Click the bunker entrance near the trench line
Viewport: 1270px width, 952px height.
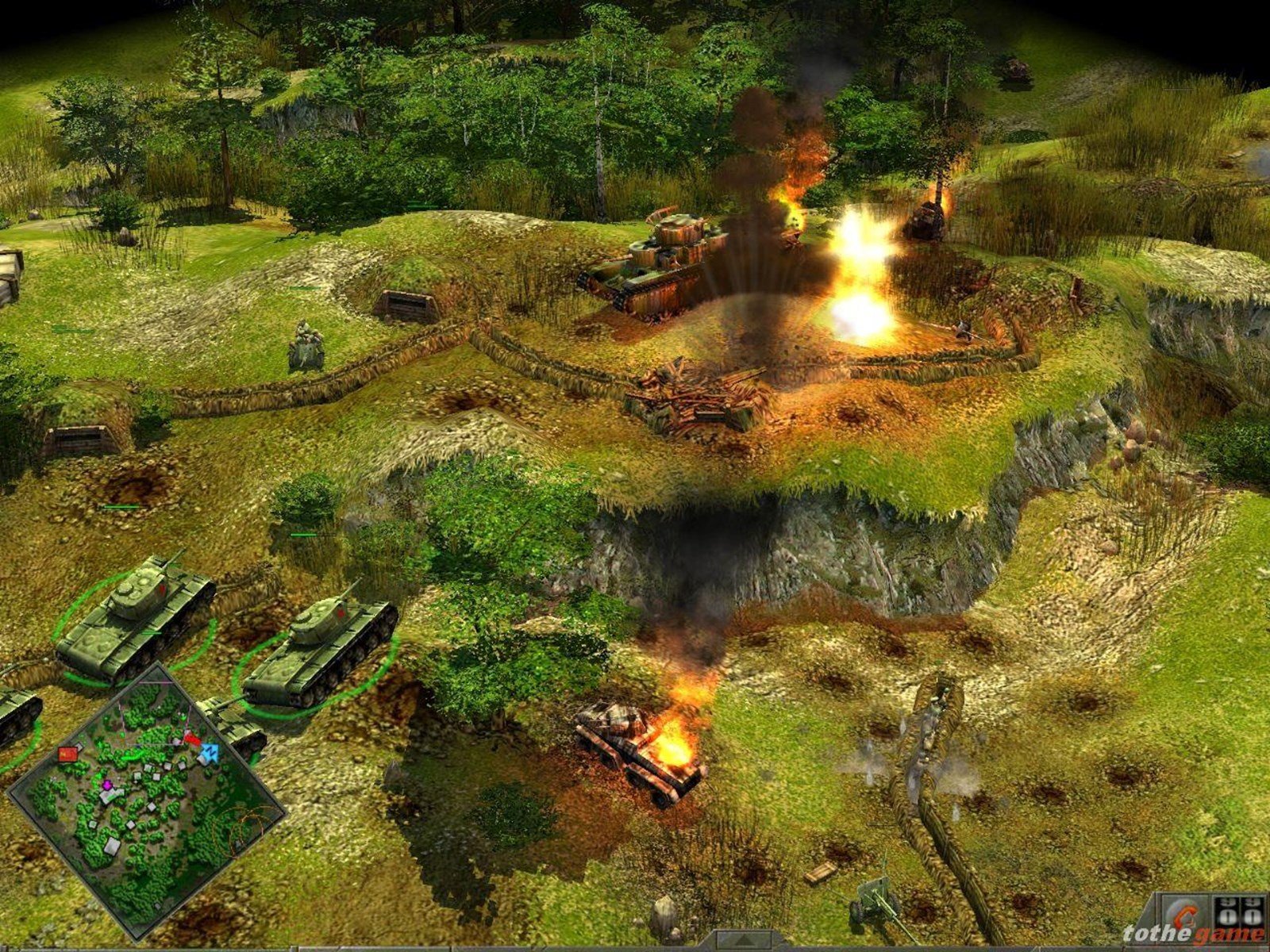point(405,305)
